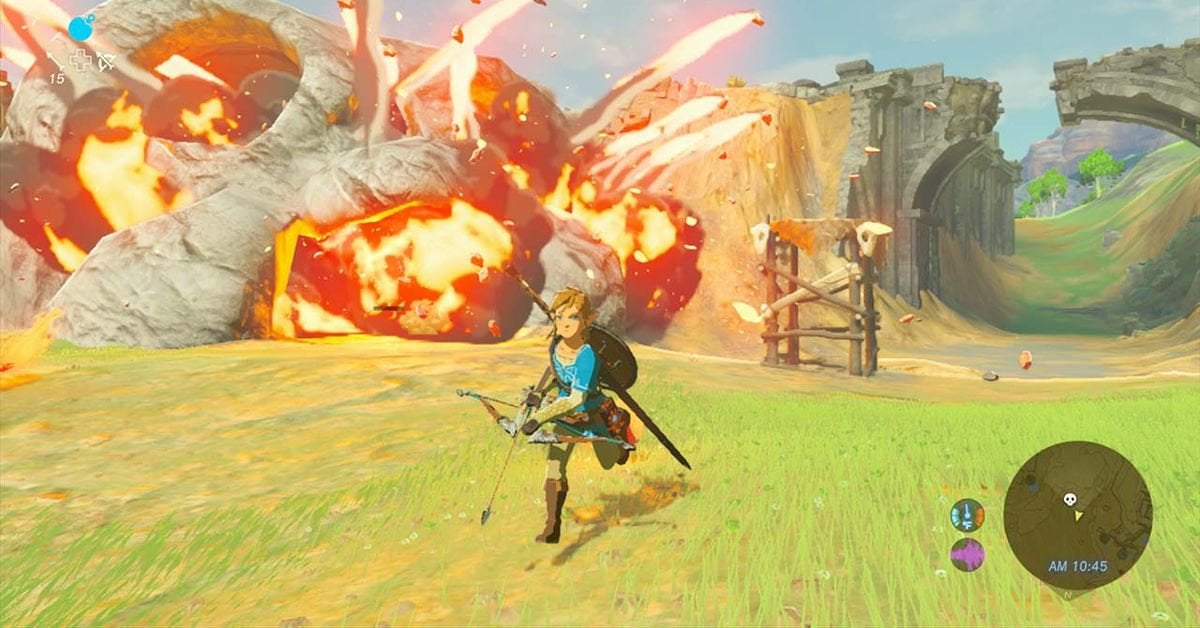Select the blue remote bomb rune icon
This screenshot has height=628, width=1200.
pos(81,27)
